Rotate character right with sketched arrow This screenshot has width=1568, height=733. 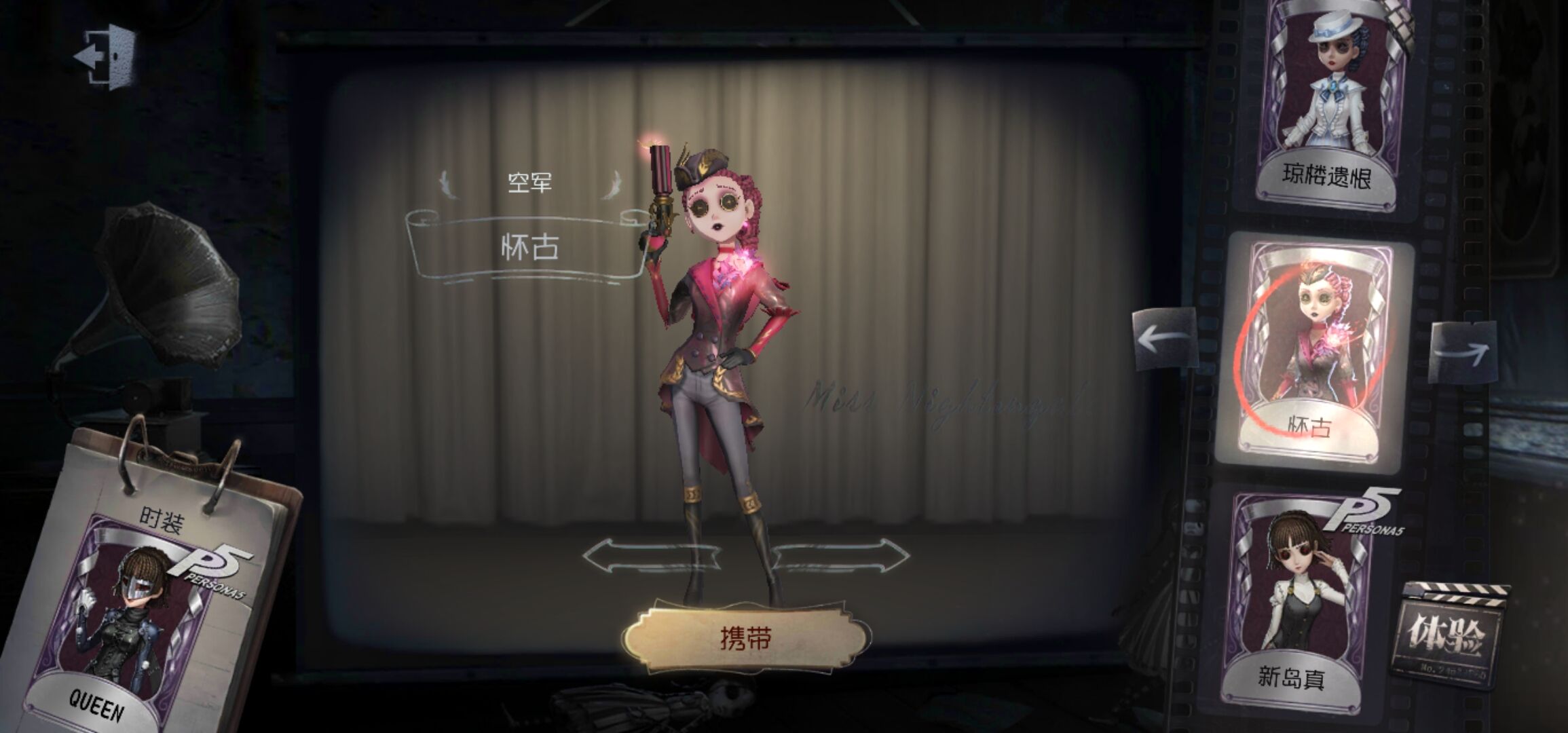(842, 556)
